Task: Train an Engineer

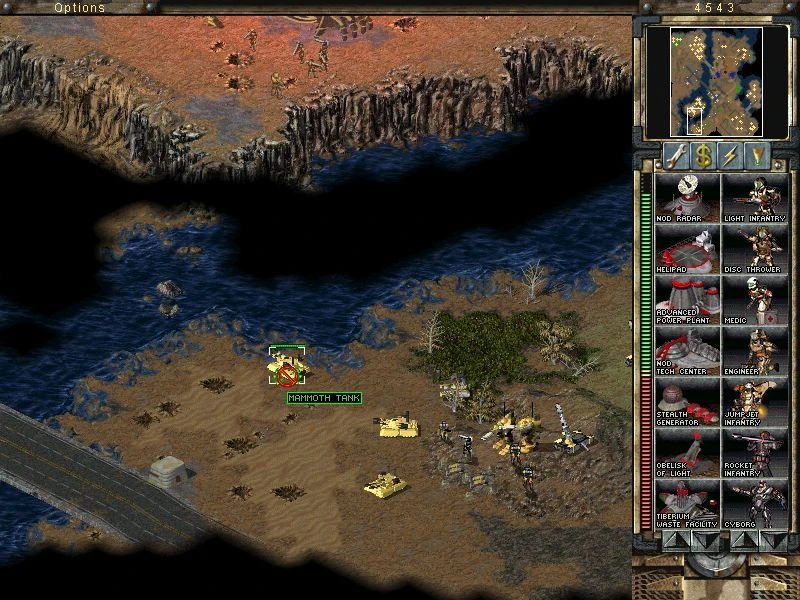Action: coord(754,351)
